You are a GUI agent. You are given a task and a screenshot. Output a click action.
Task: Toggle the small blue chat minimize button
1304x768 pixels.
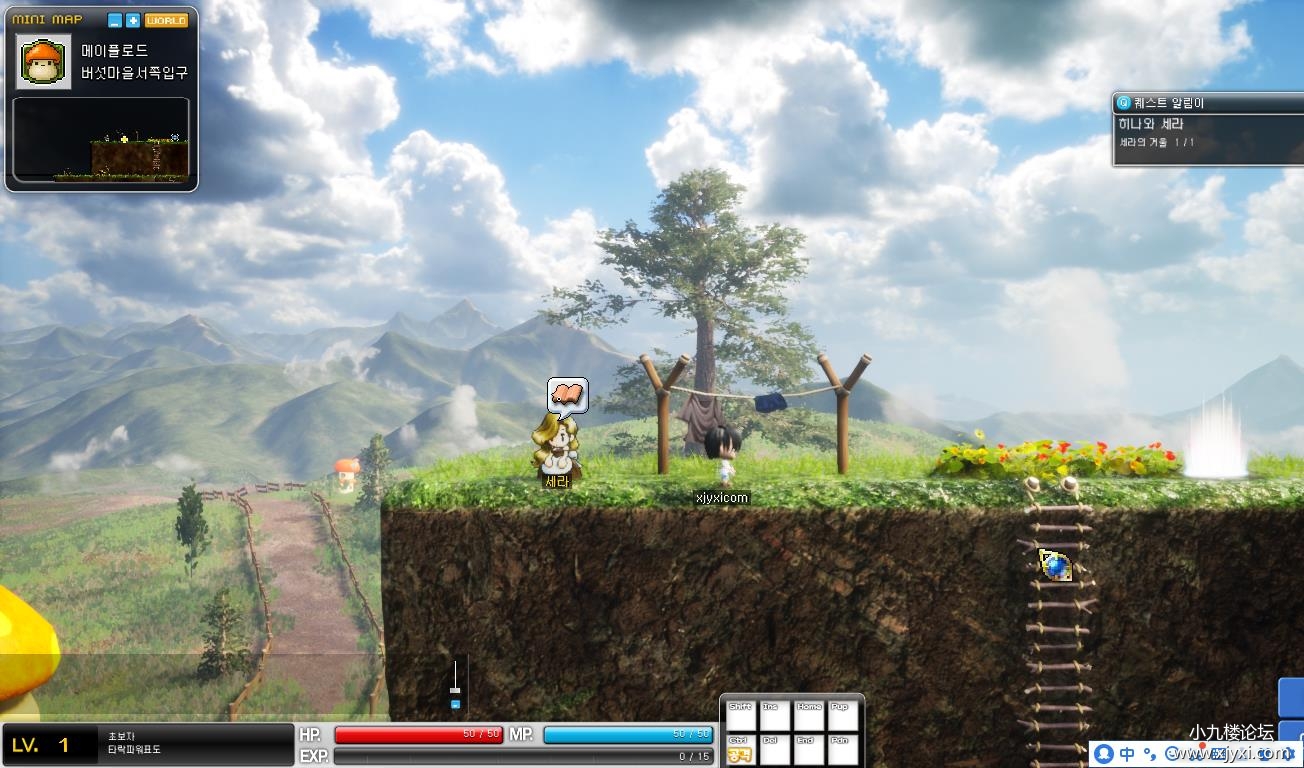(455, 705)
